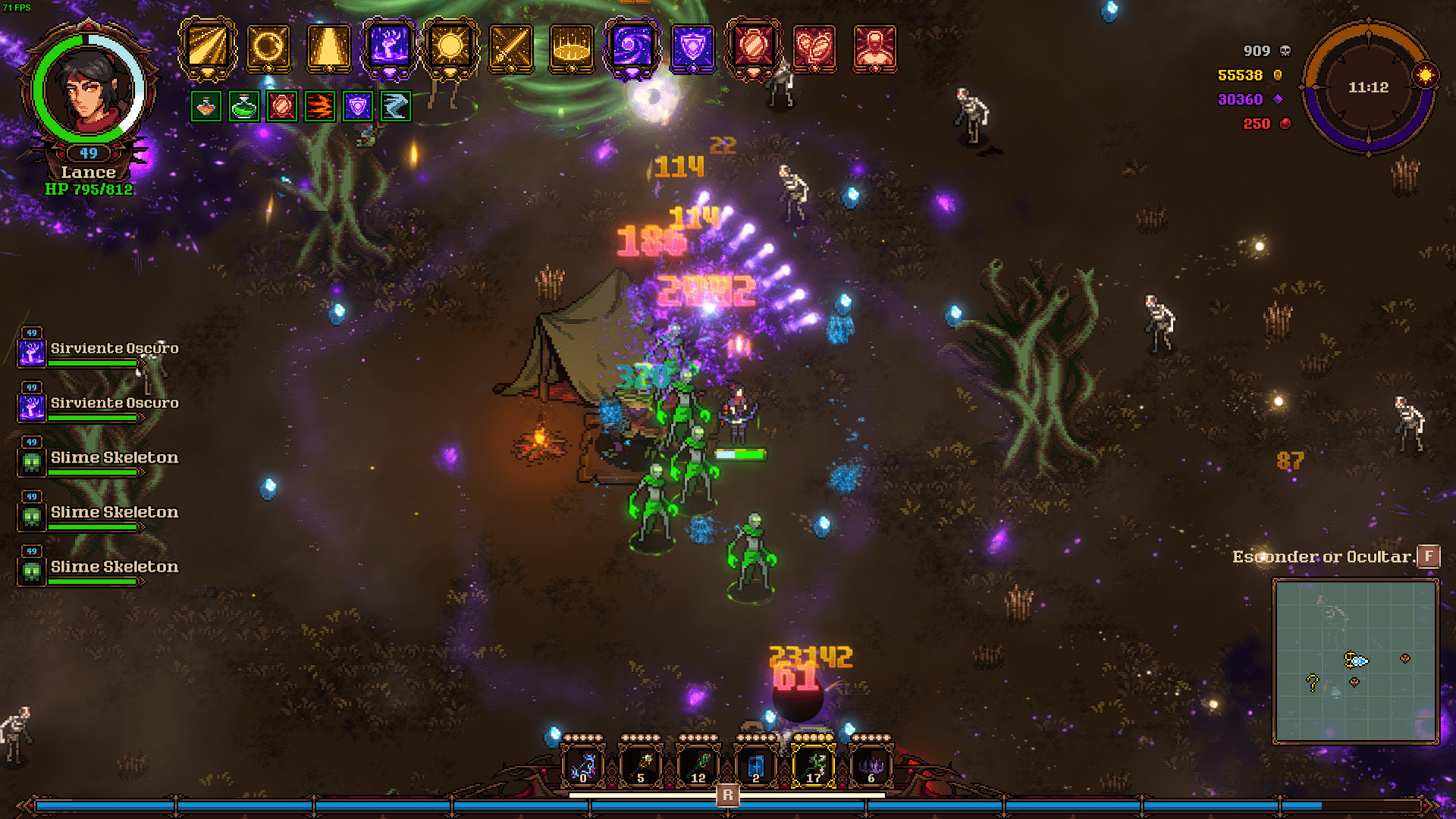This screenshot has width=1456, height=819.
Task: Click the golden light beam skill icon
Action: click(207, 47)
